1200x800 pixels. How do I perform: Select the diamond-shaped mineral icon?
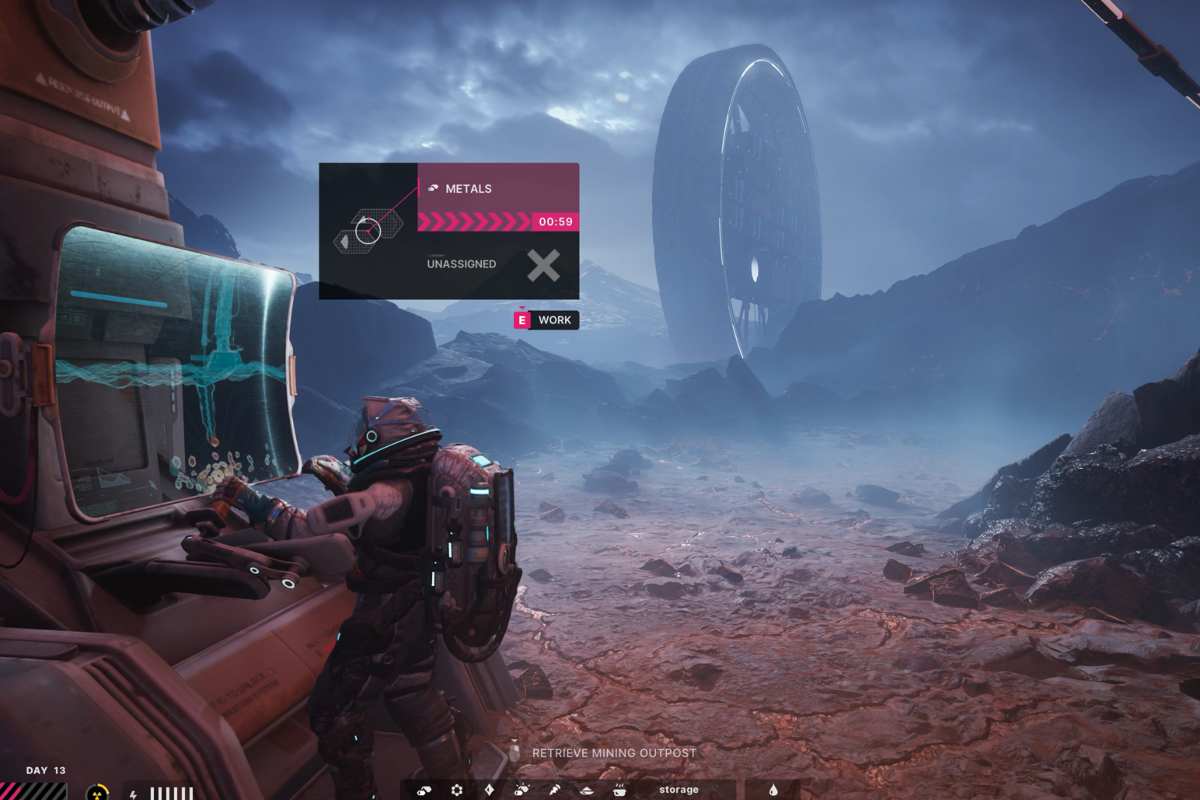coord(489,790)
